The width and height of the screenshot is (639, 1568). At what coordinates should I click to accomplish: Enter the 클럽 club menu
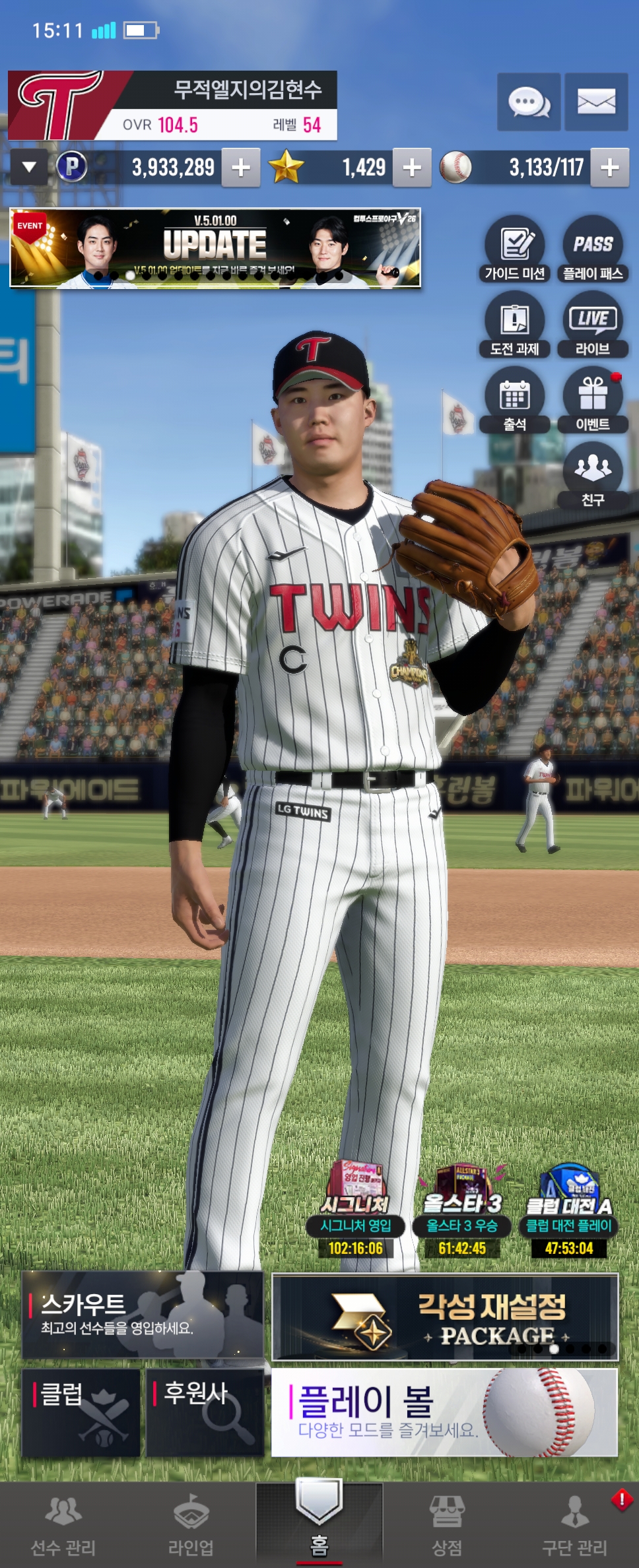(81, 1412)
